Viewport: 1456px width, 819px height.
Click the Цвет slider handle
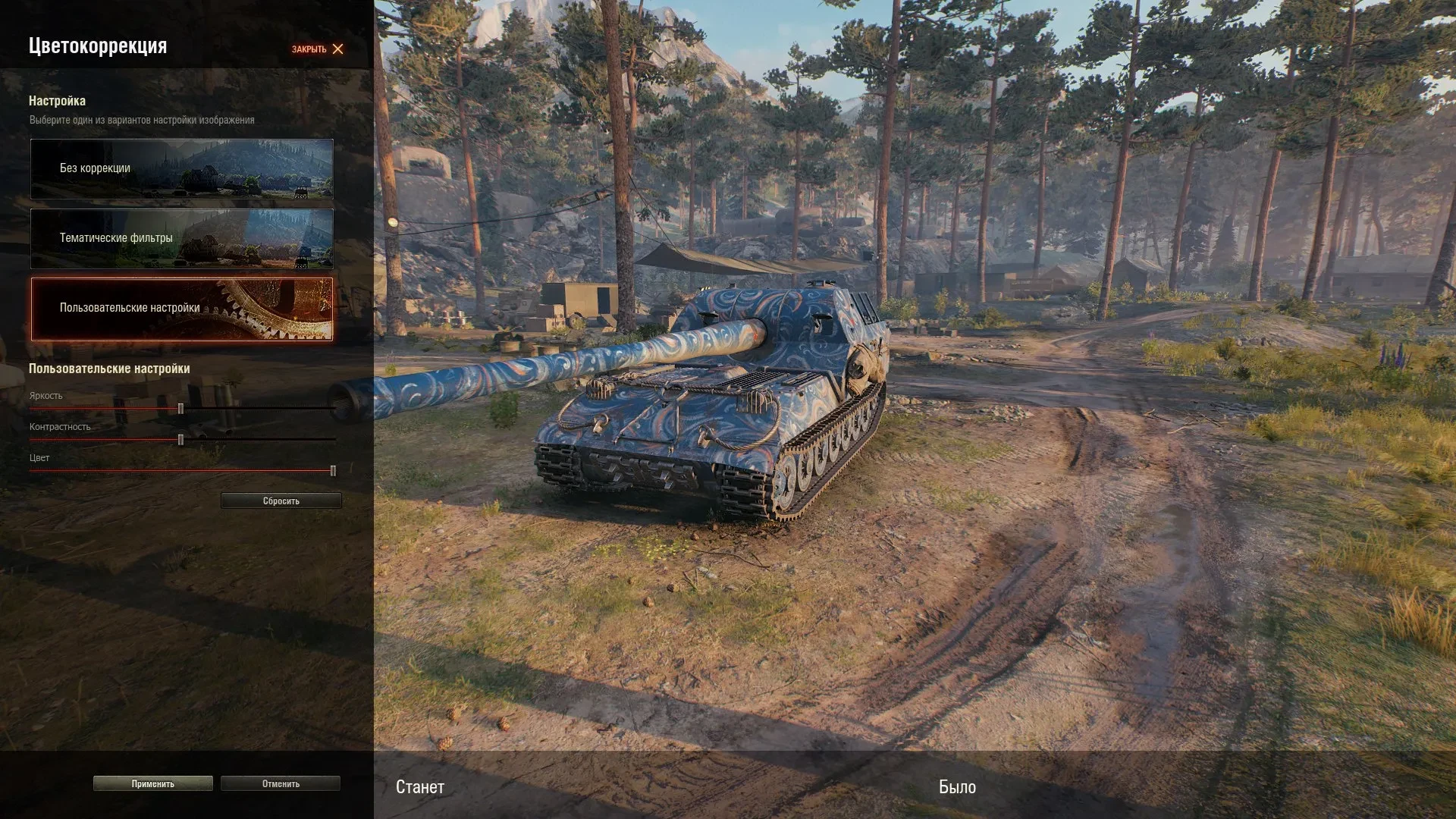tap(333, 471)
